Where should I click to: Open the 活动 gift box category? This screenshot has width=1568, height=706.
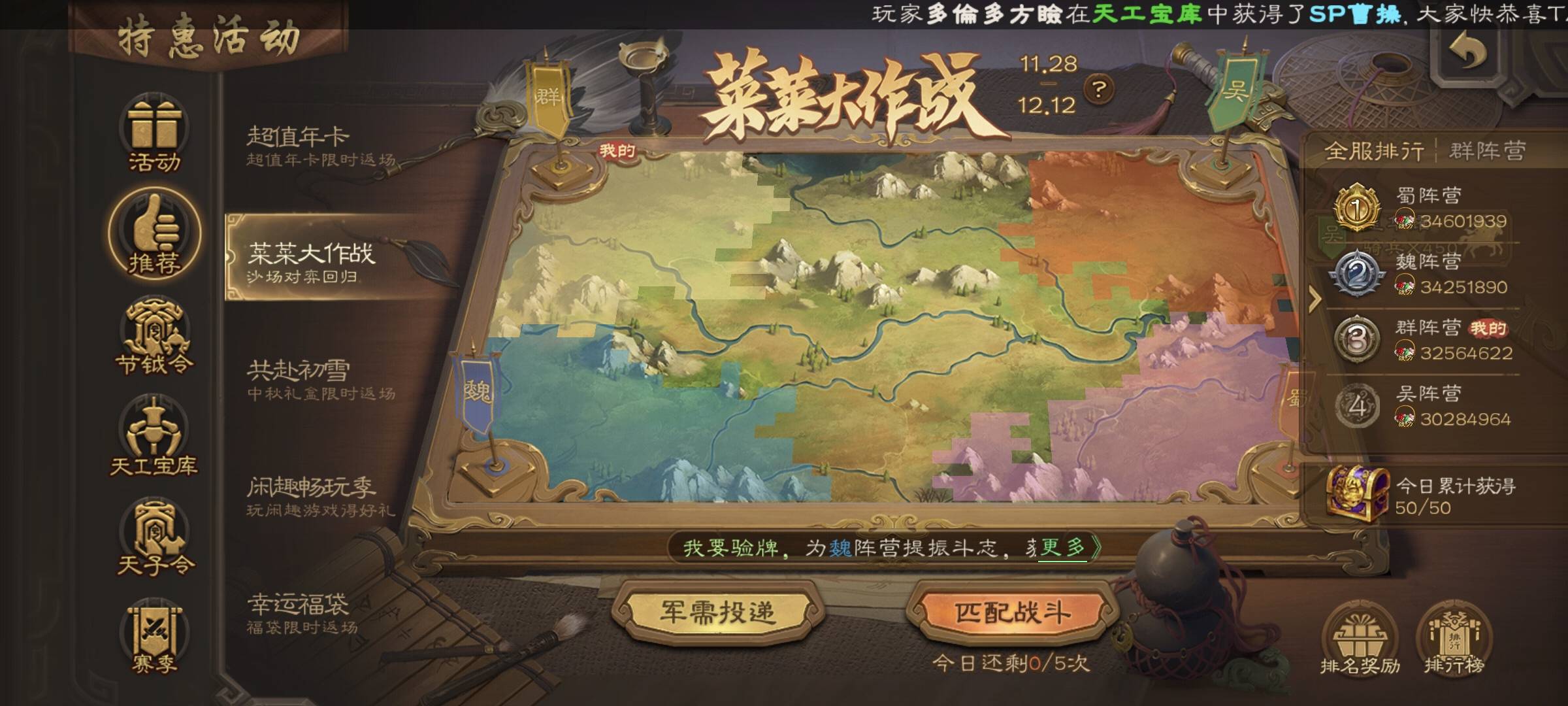click(x=154, y=134)
